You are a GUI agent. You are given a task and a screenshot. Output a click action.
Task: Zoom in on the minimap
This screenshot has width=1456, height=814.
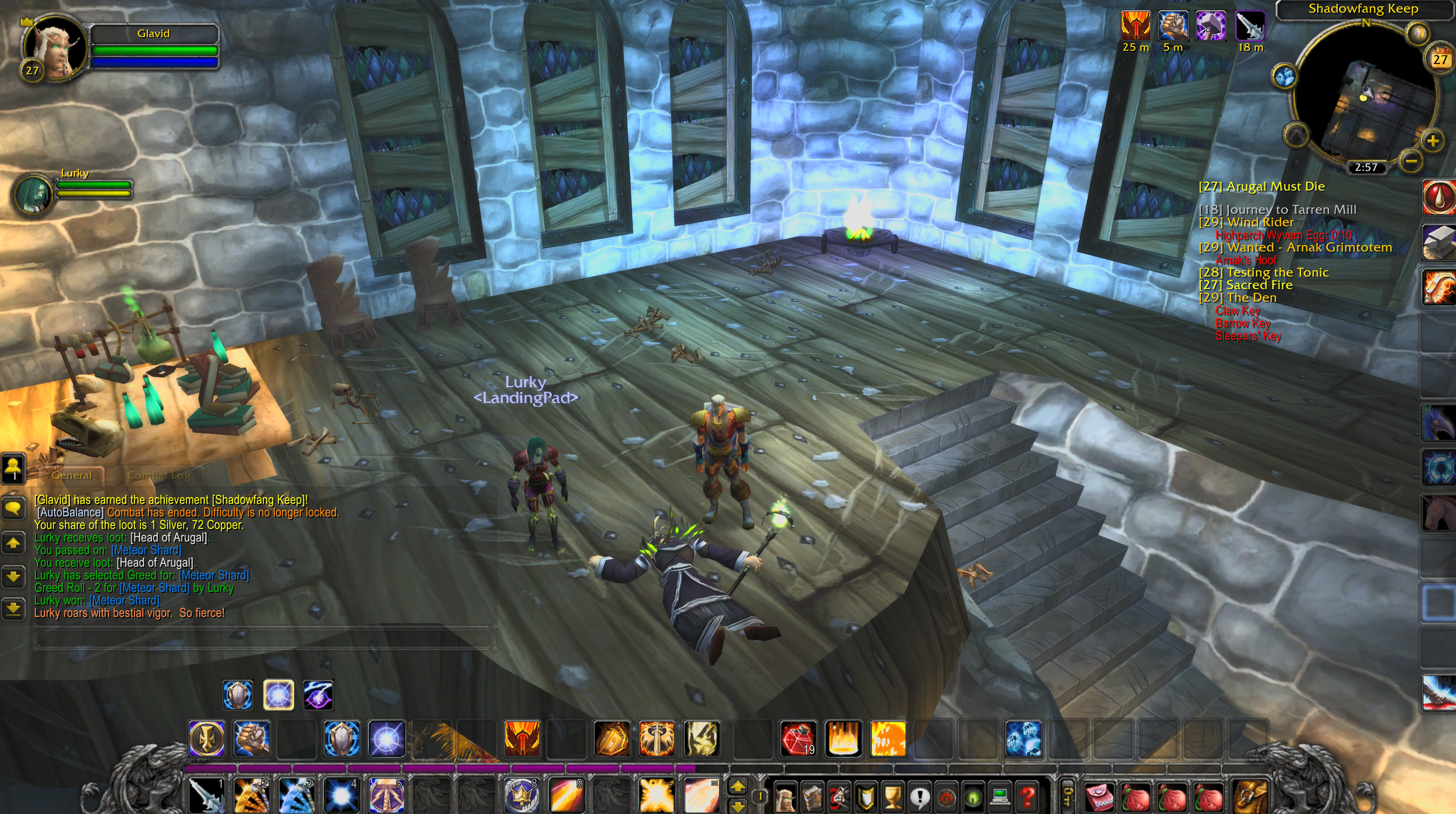[x=1432, y=141]
